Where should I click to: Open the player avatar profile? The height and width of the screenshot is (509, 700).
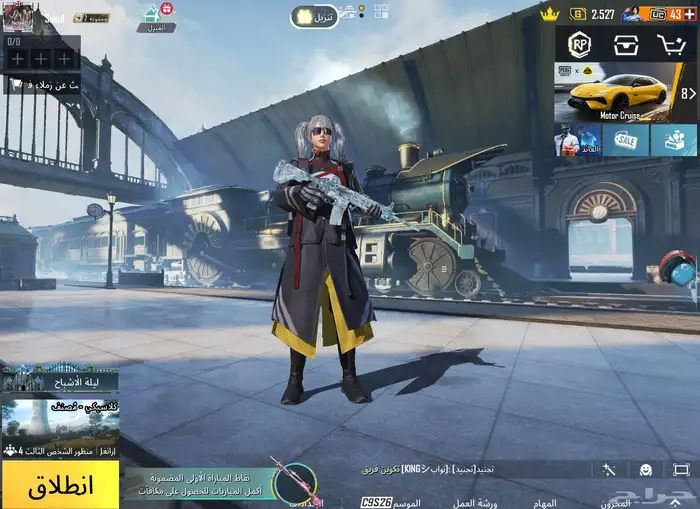coord(18,15)
